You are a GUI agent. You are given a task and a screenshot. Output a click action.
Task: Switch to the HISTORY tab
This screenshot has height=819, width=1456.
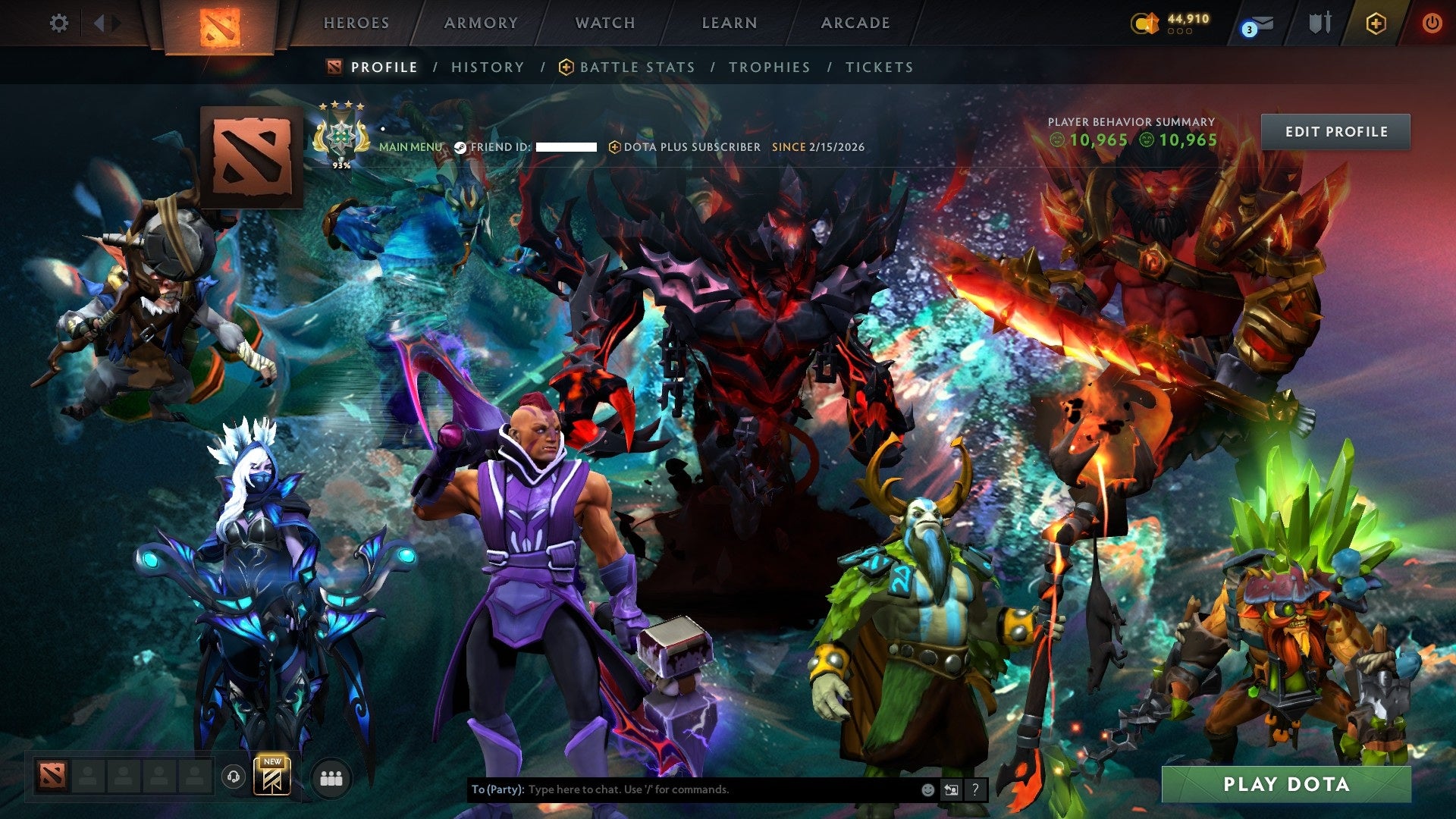point(486,67)
